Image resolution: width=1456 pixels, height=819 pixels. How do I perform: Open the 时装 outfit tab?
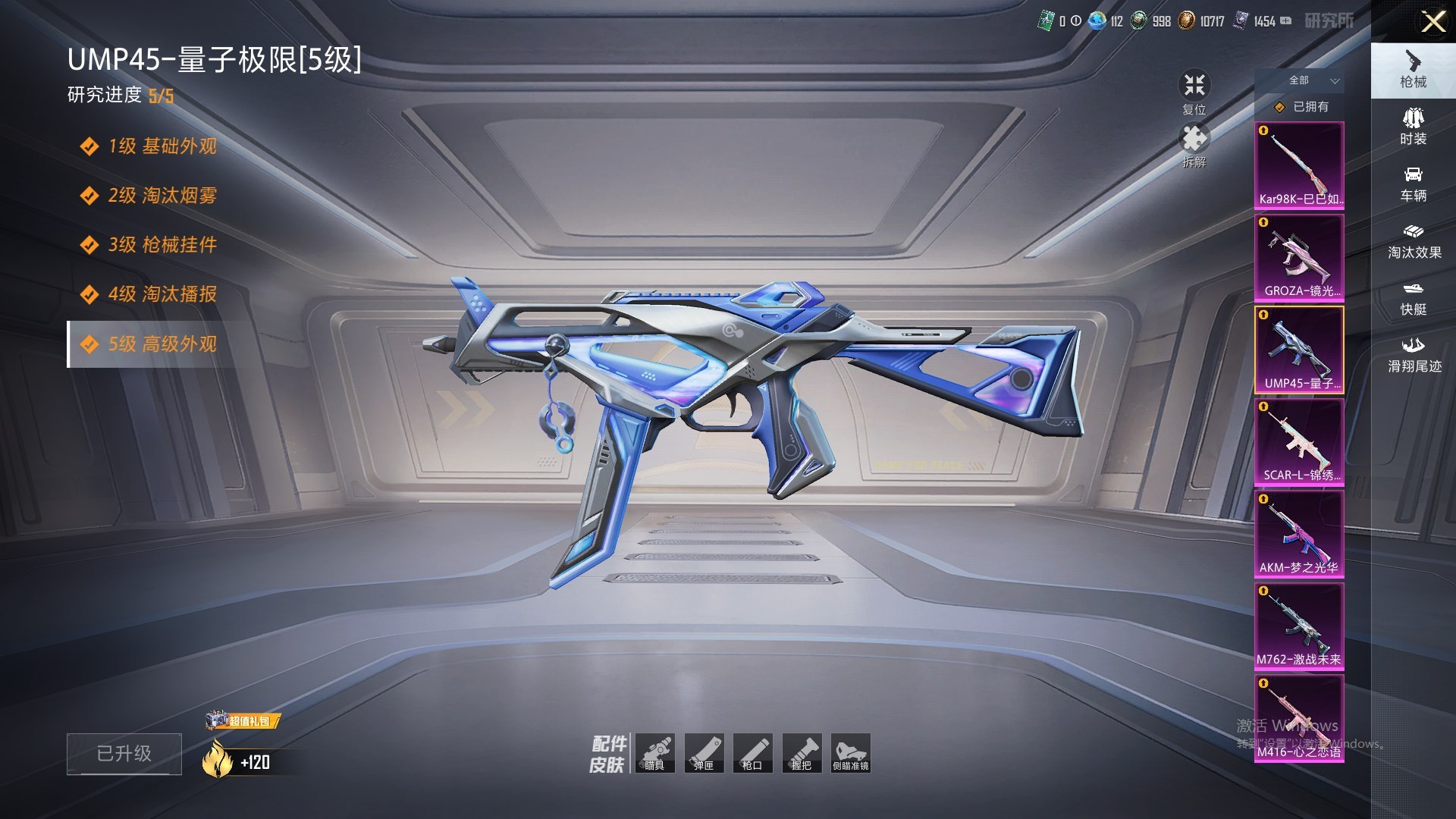tap(1413, 127)
